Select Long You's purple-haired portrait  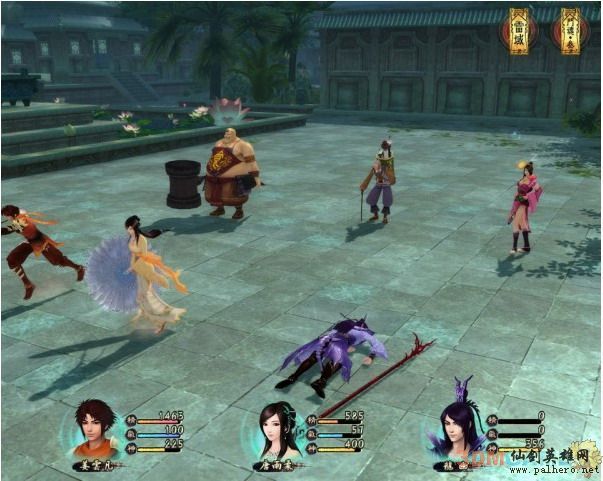coord(459,427)
